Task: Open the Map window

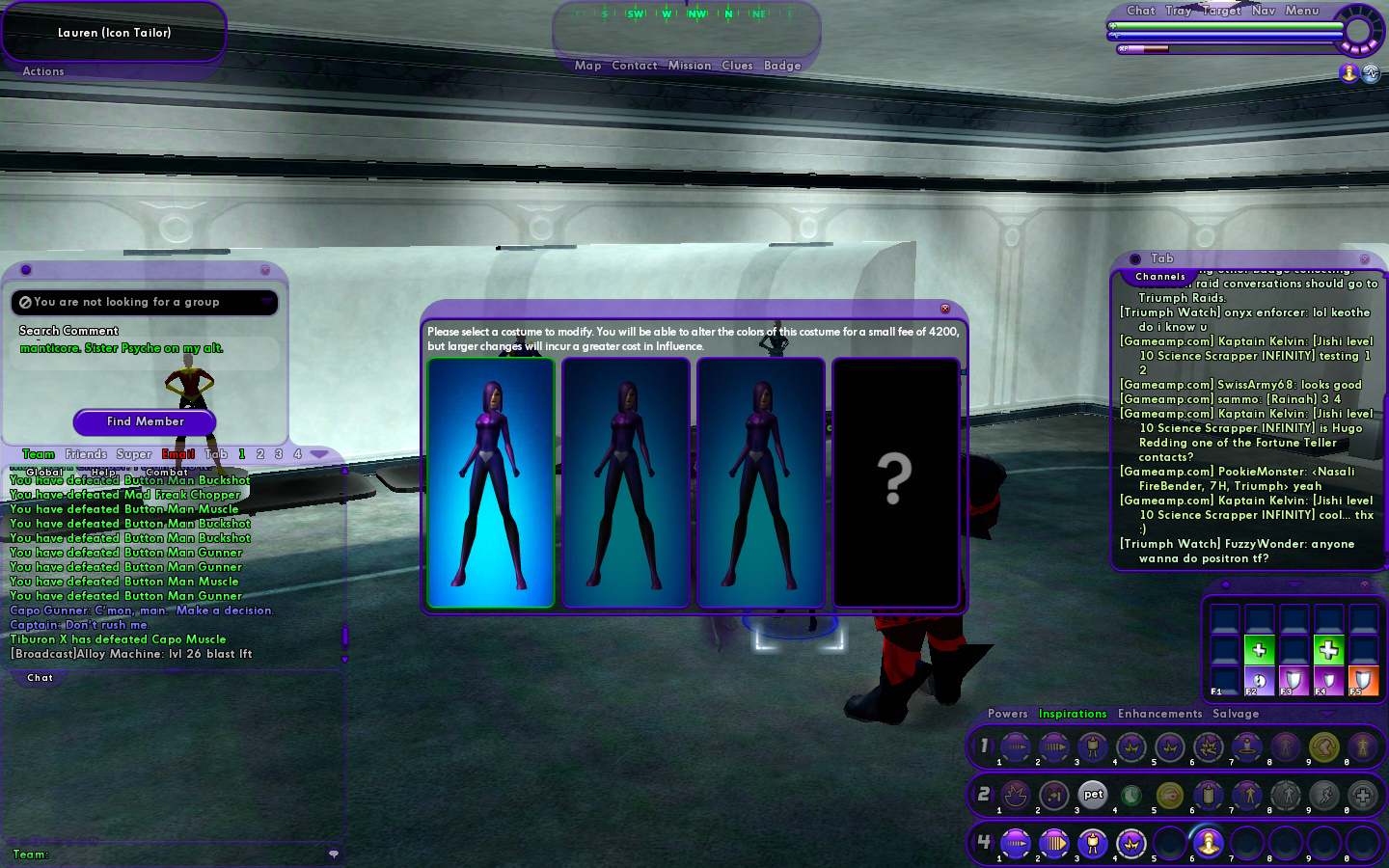Action: [x=587, y=66]
